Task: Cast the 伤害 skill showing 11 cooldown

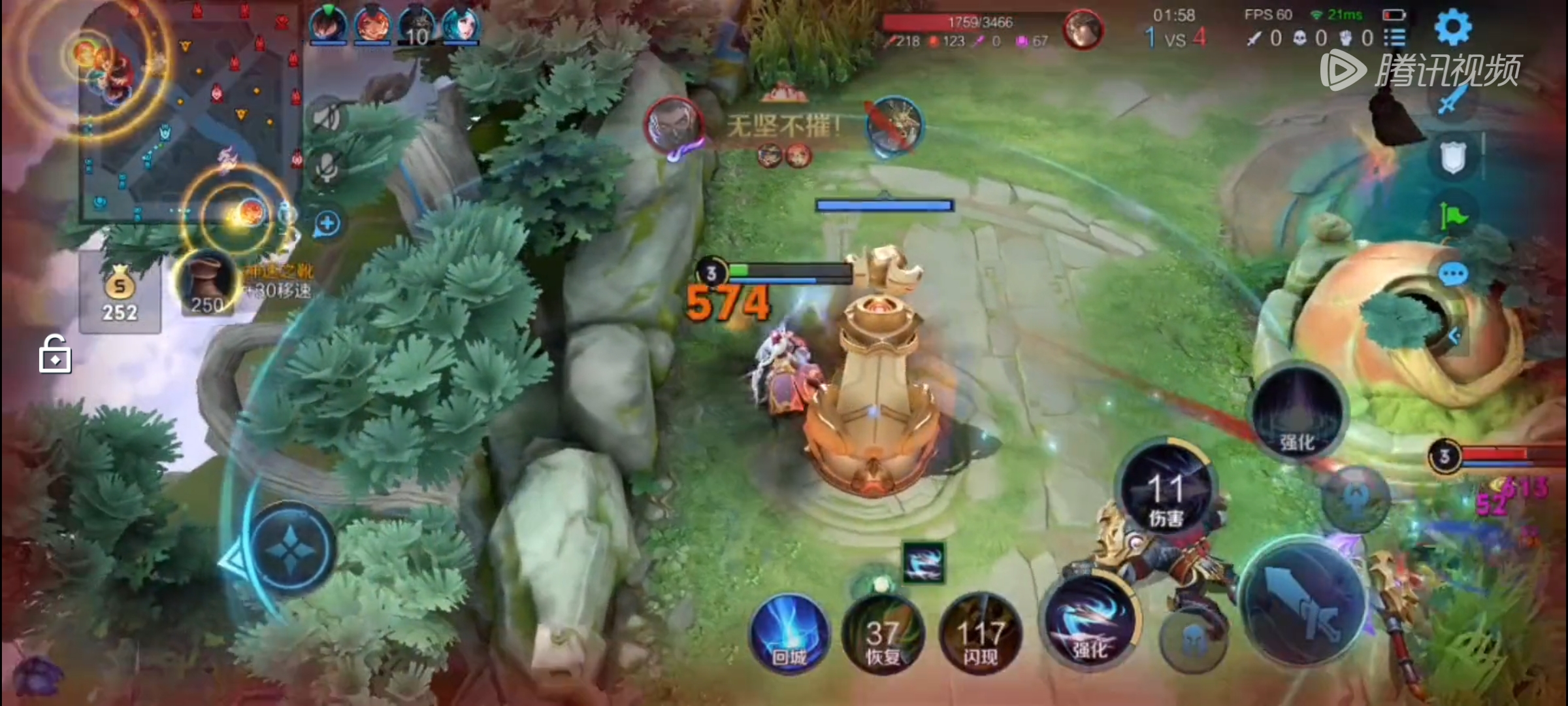Action: click(x=1166, y=492)
